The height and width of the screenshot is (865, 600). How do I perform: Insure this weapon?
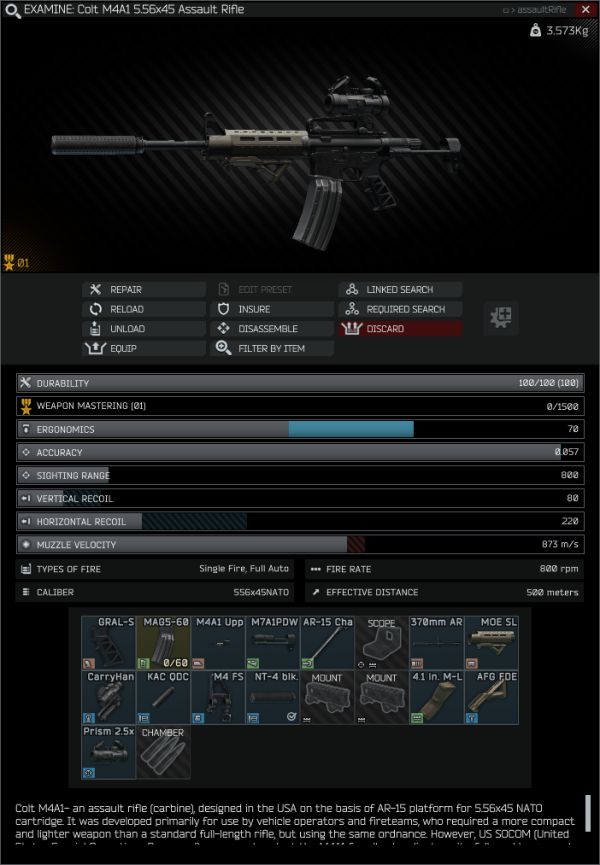tap(273, 309)
